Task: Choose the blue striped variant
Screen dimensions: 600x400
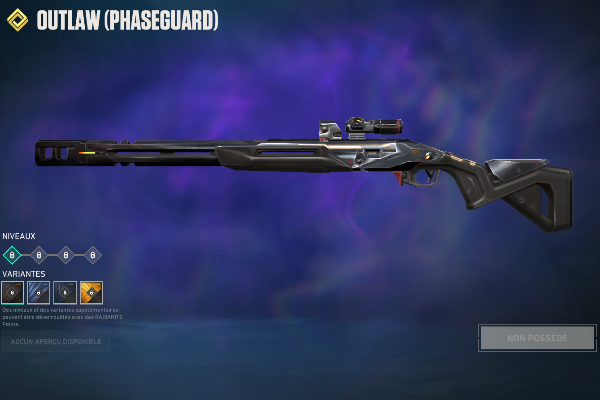Action: 39,292
